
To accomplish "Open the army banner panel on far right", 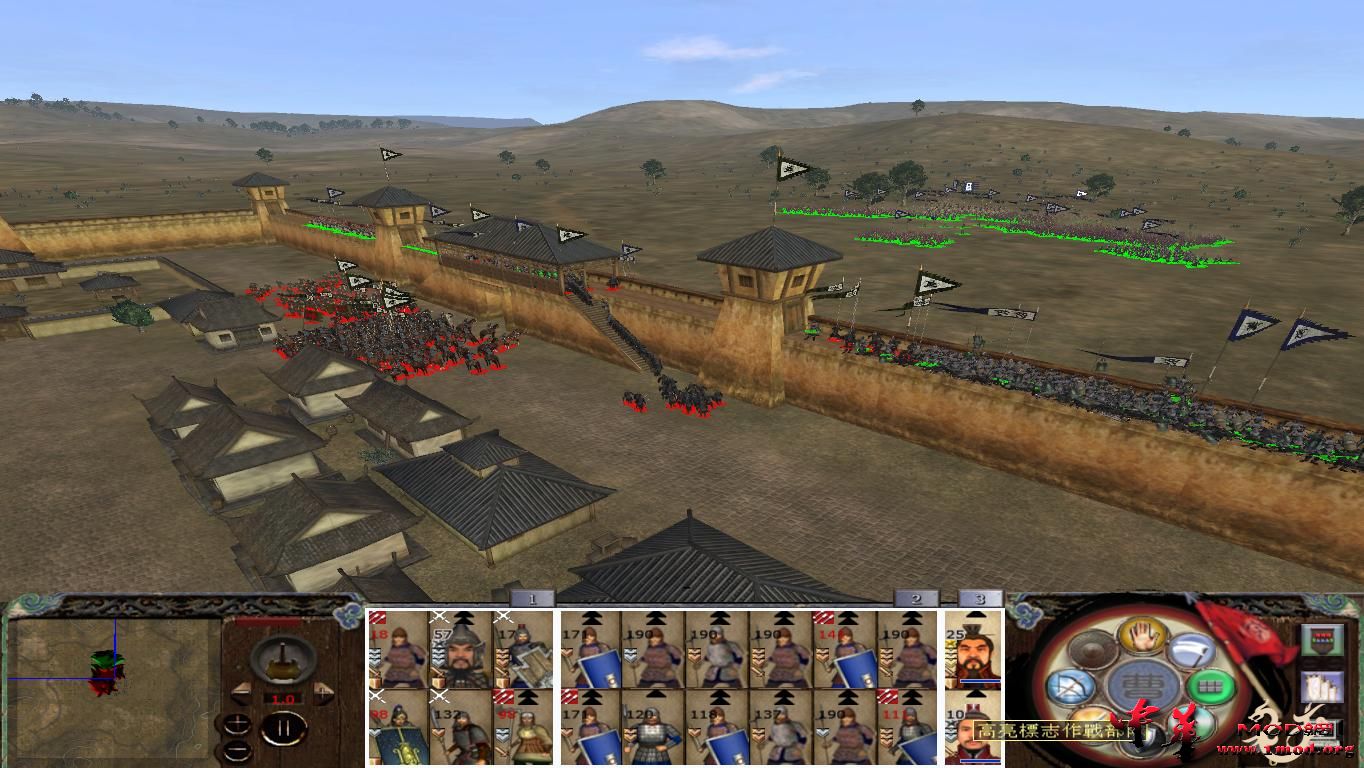I will pyautogui.click(x=1323, y=640).
